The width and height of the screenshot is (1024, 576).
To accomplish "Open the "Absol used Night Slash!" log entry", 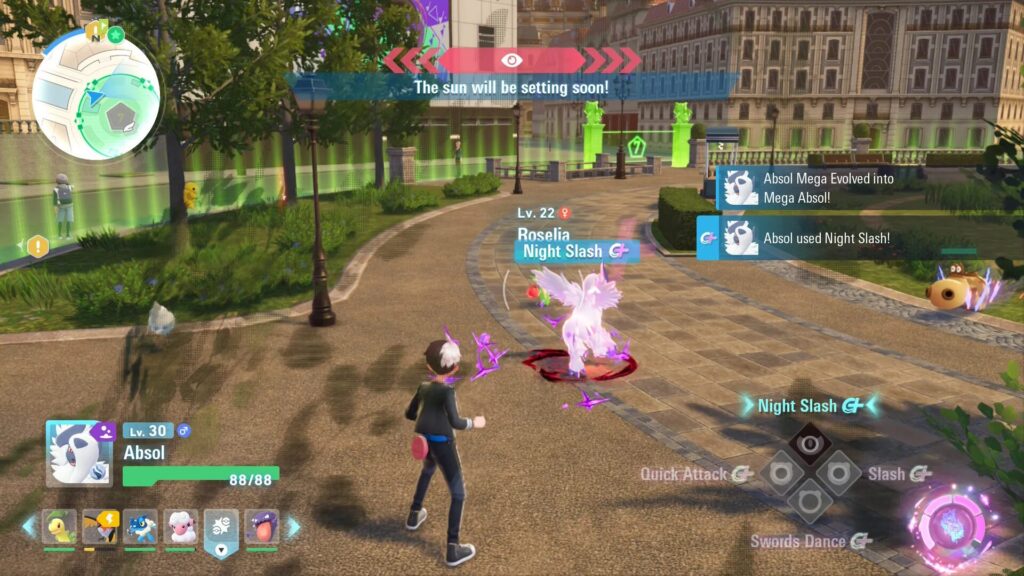I will pyautogui.click(x=810, y=239).
